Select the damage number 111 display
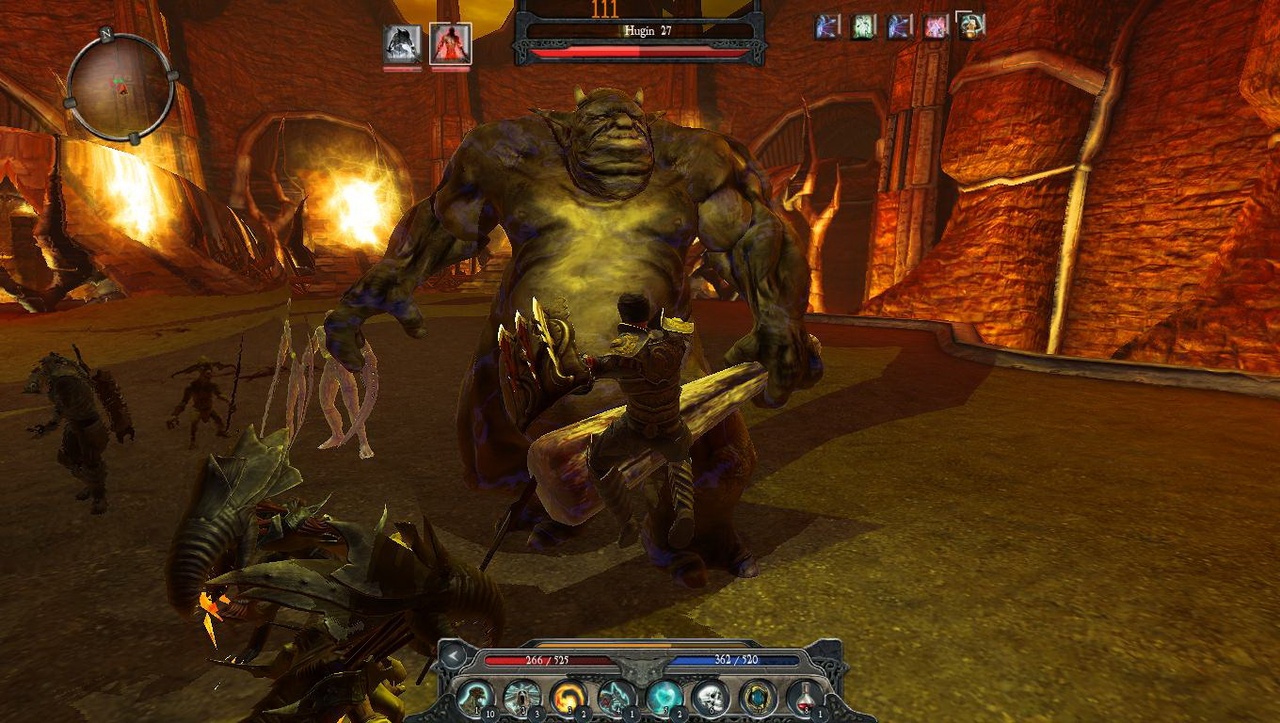1280x723 pixels. (604, 10)
